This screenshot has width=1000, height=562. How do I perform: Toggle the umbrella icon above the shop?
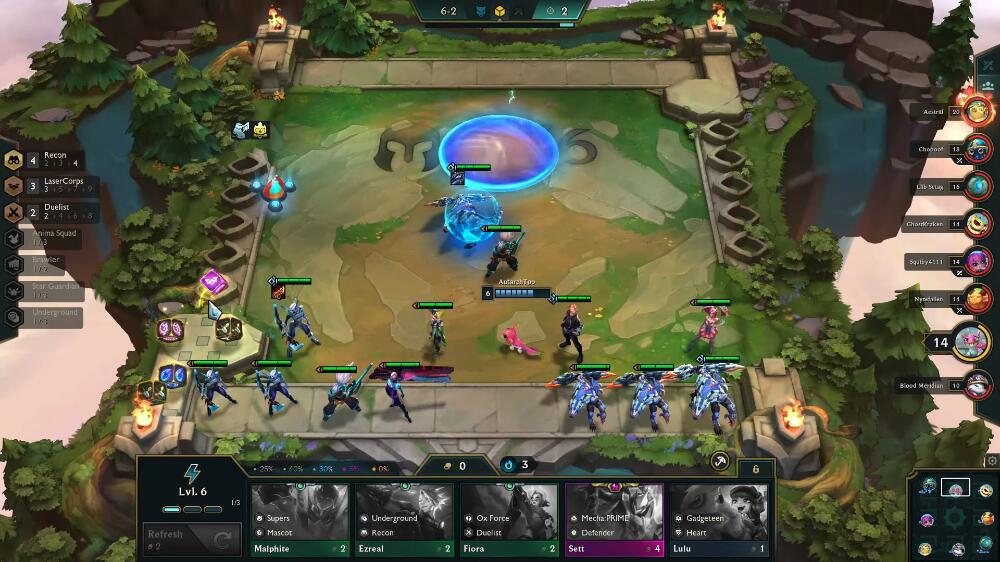tap(719, 461)
